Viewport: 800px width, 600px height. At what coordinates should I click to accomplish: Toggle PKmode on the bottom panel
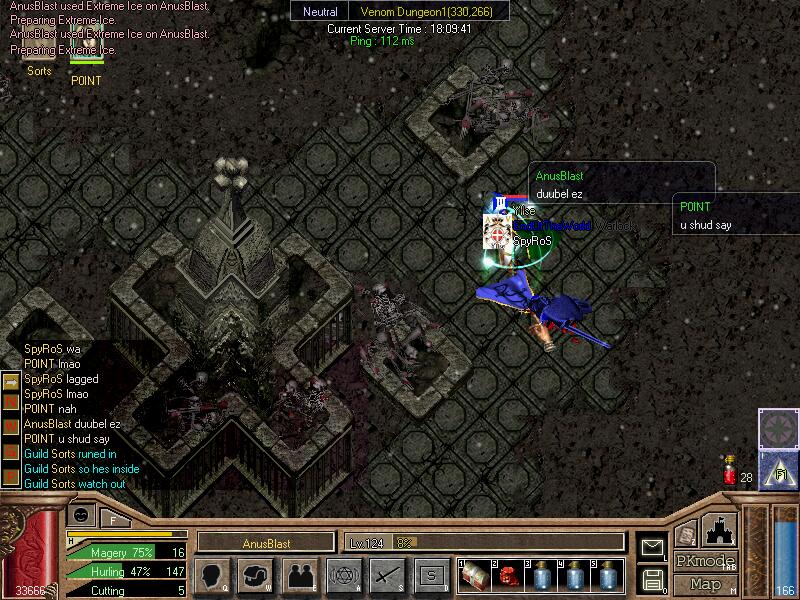point(705,561)
